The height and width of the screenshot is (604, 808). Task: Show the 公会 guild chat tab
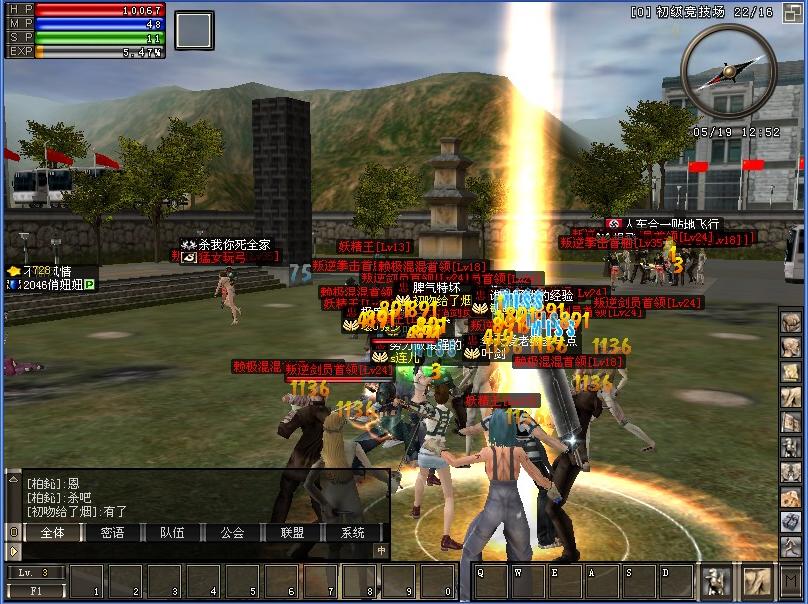(232, 533)
